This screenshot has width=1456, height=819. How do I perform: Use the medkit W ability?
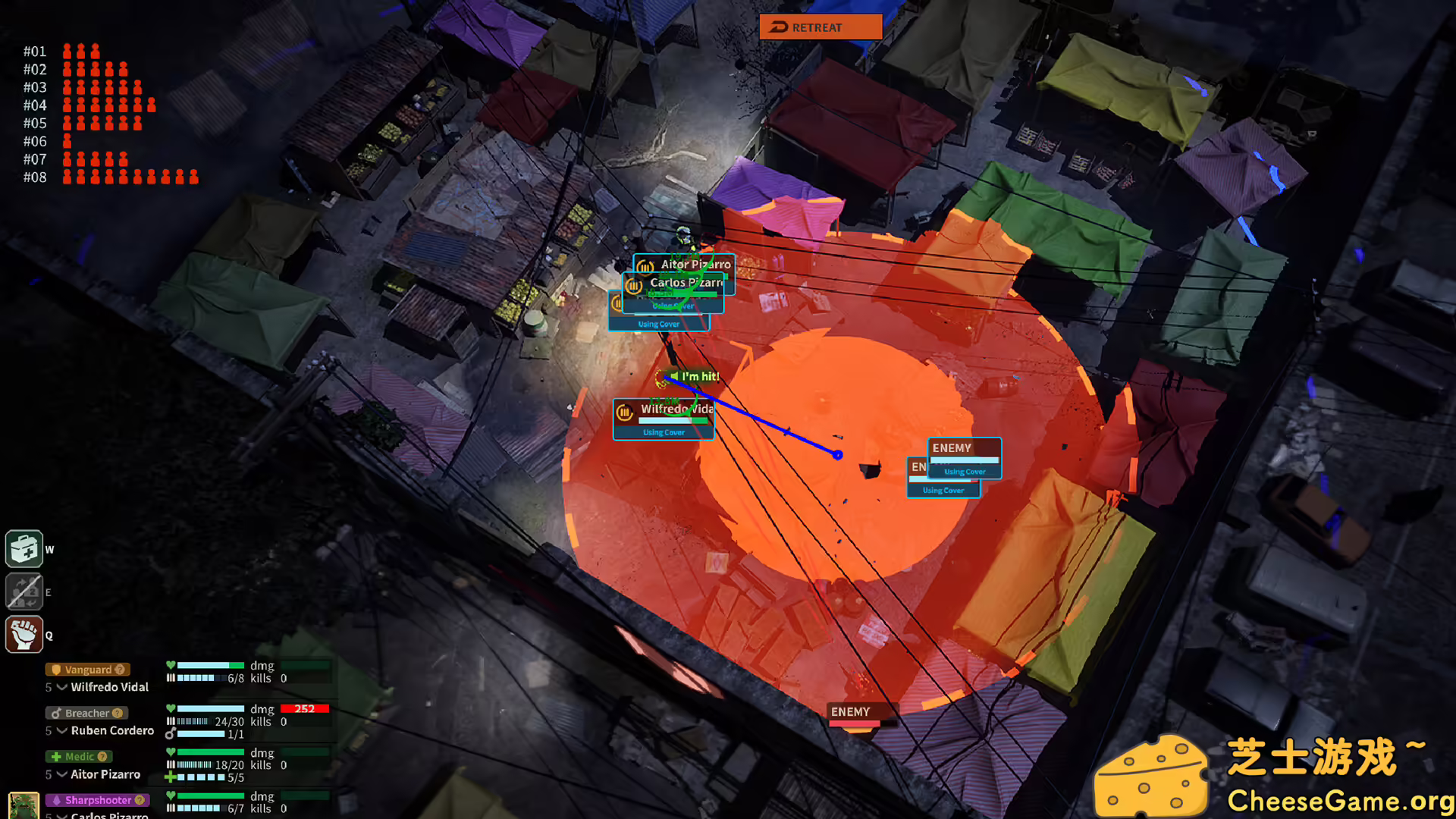point(24,548)
